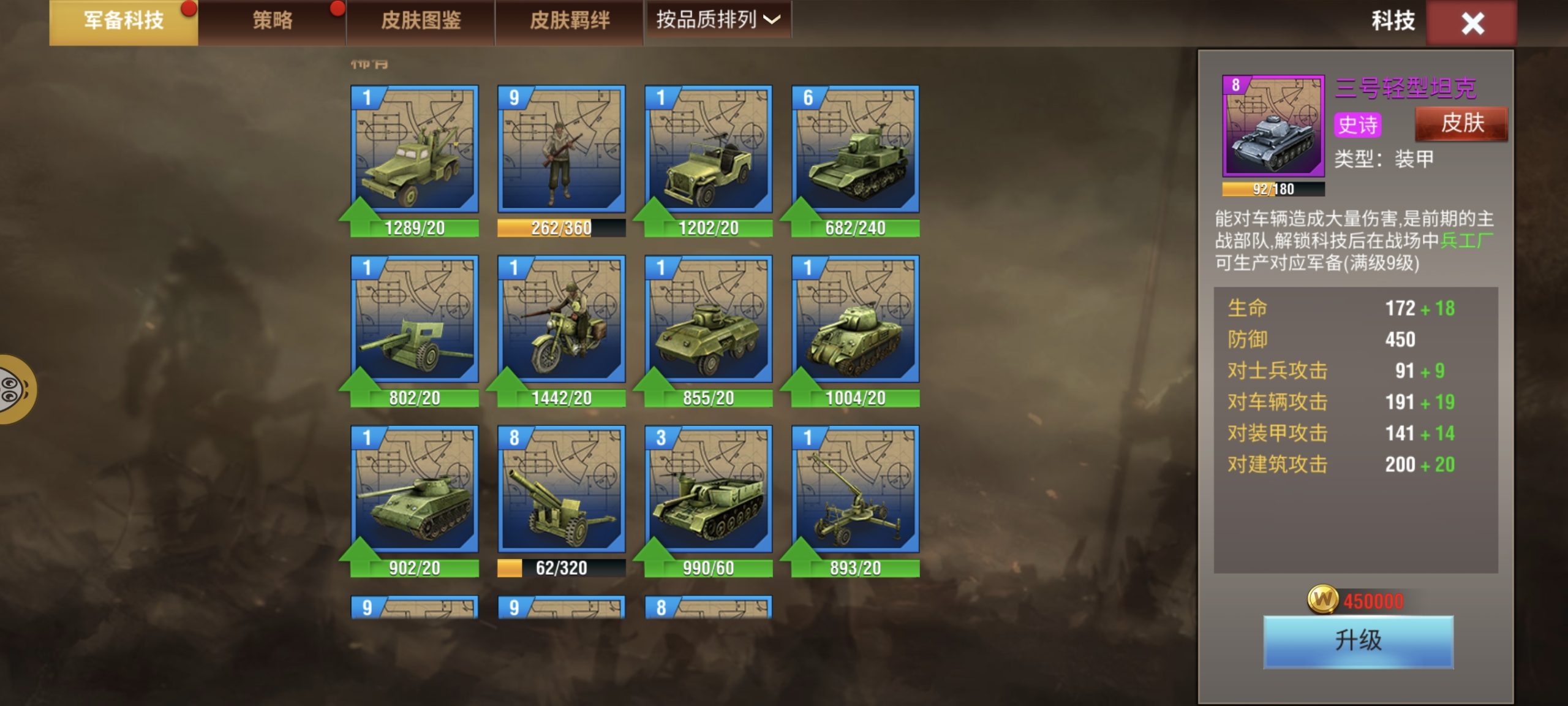Select the rifleman infantry card
Viewport: 1568px width, 706px height.
tap(562, 150)
